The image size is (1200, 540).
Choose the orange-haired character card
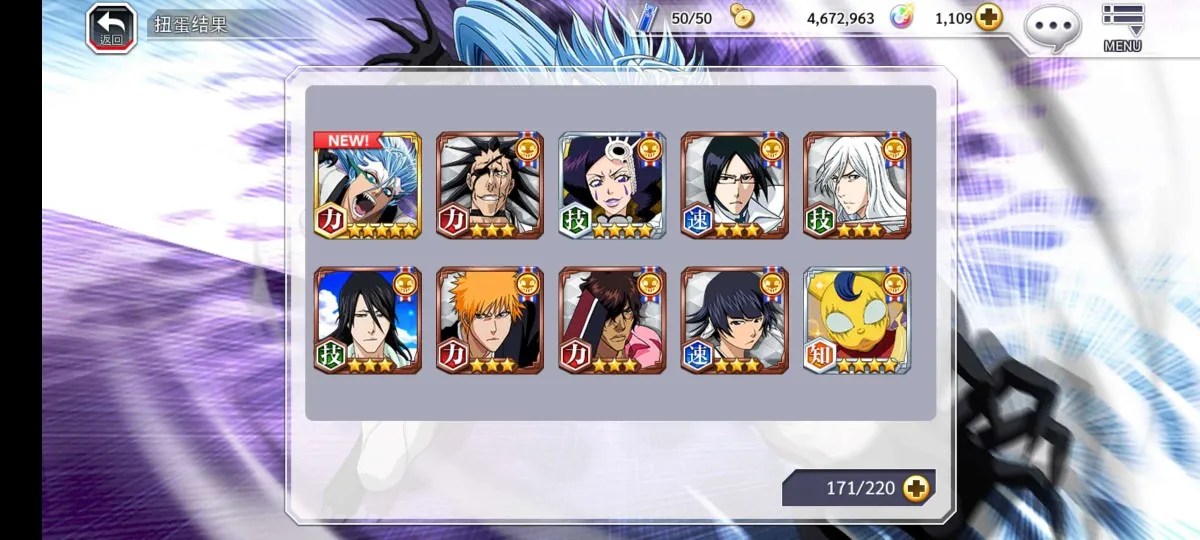coord(490,320)
